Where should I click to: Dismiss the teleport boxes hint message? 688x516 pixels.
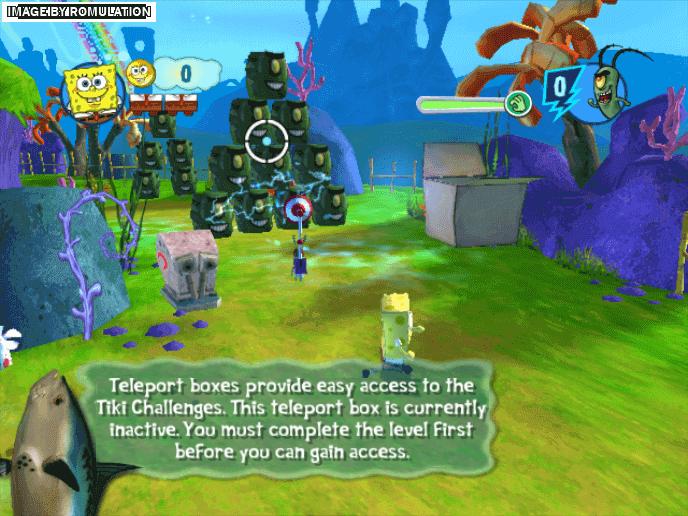tap(300, 417)
